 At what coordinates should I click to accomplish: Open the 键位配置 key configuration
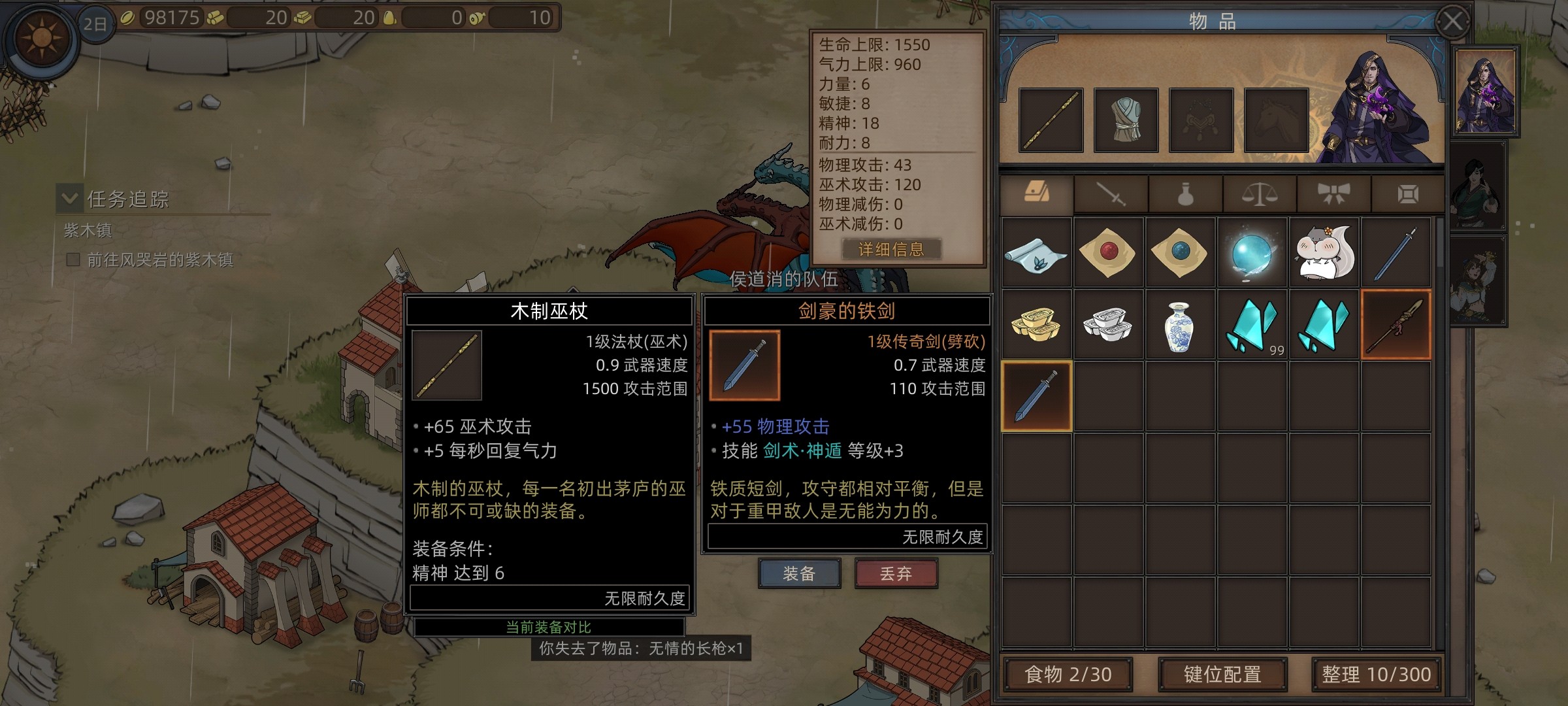coord(1222,674)
